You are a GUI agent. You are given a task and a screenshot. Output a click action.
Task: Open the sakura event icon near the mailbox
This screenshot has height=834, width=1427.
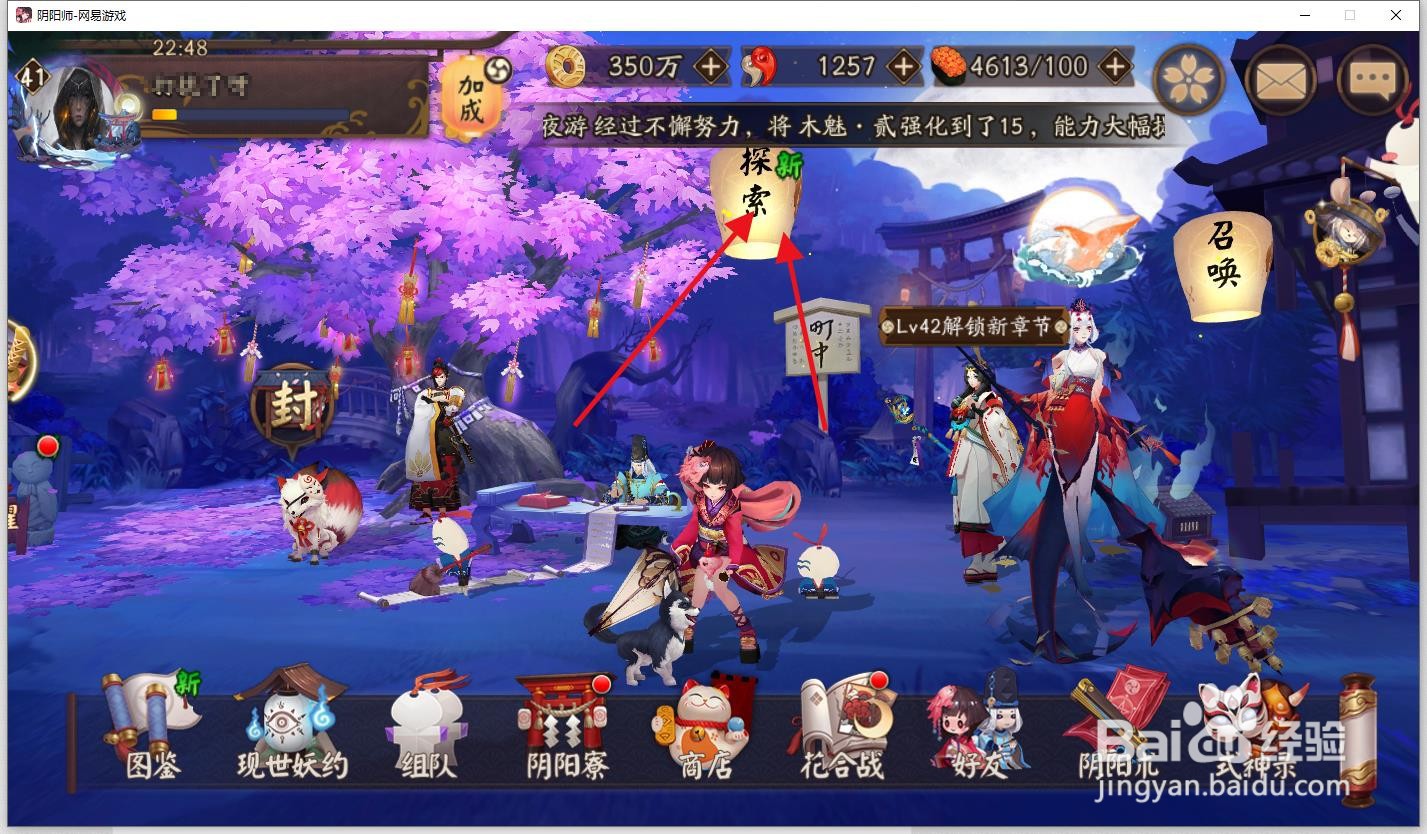pyautogui.click(x=1190, y=77)
